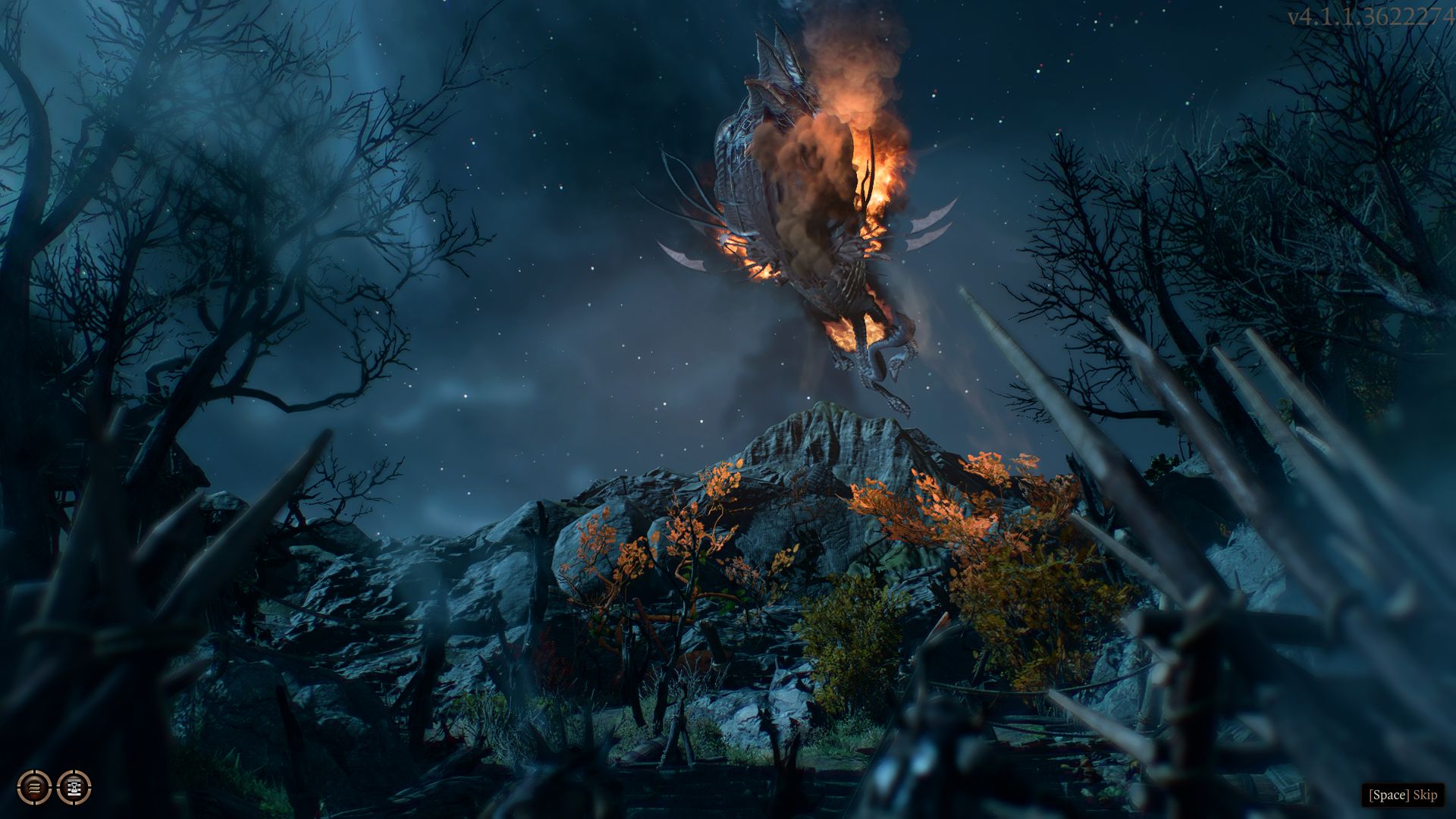
Task: Skip the cutscene with the Skip button
Action: 1402,794
